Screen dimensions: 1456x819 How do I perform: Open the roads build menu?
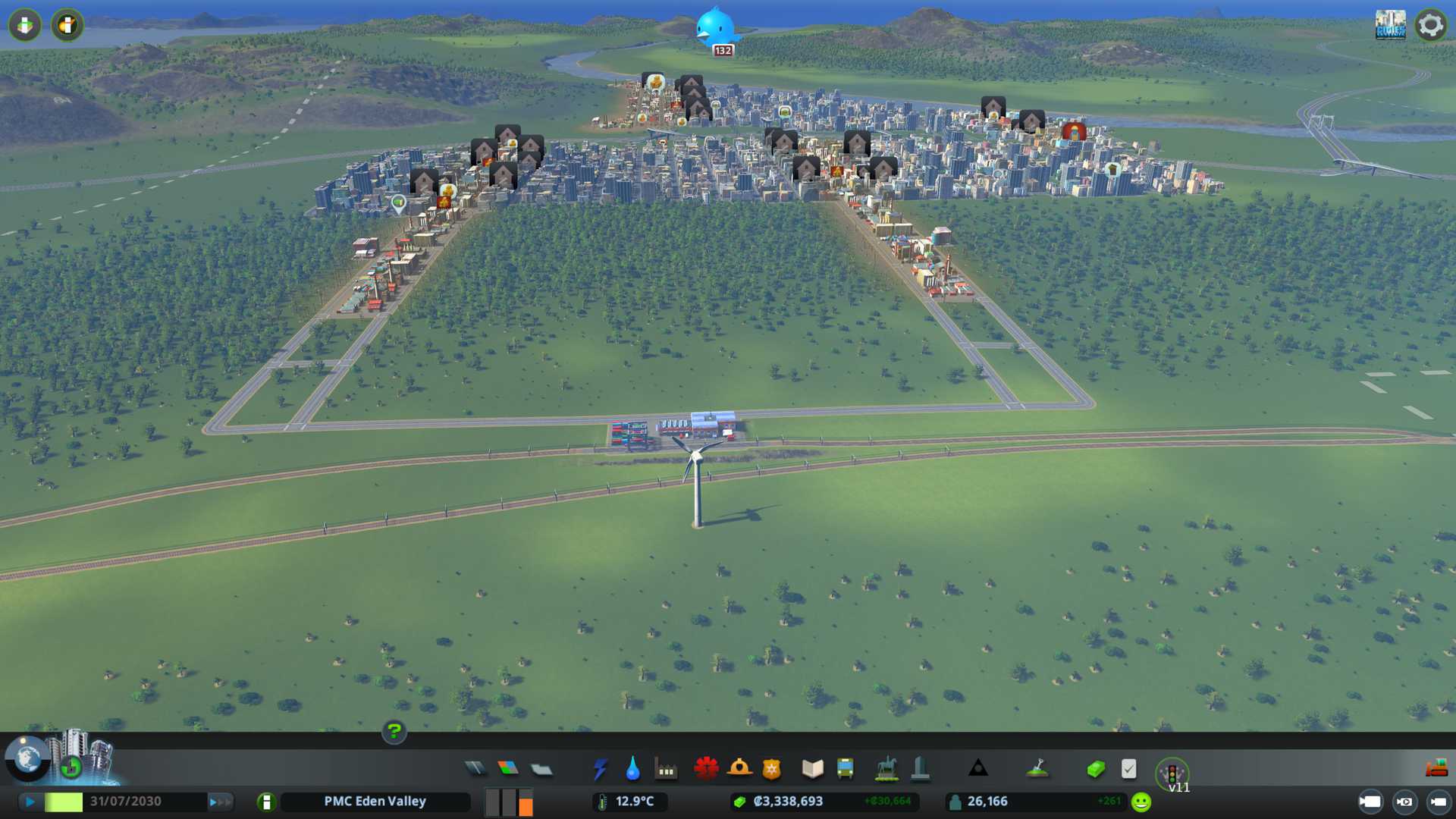[x=475, y=769]
